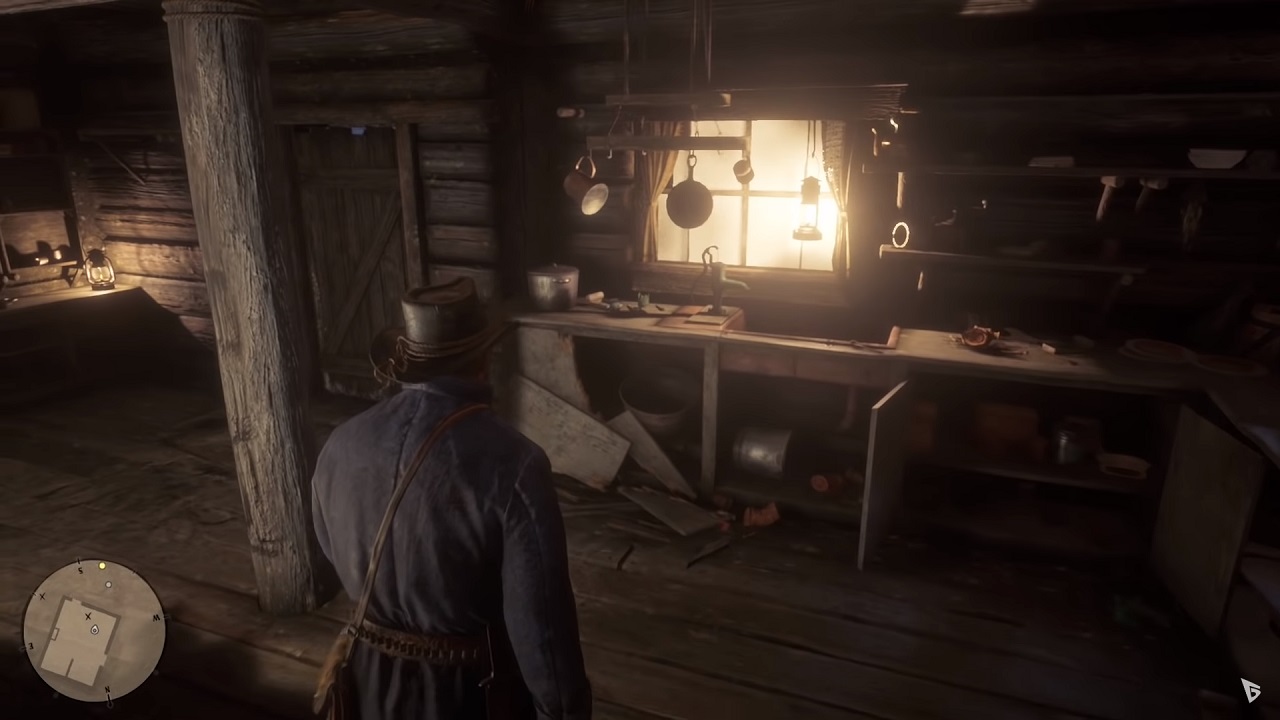Open the circular minimap

[94, 630]
